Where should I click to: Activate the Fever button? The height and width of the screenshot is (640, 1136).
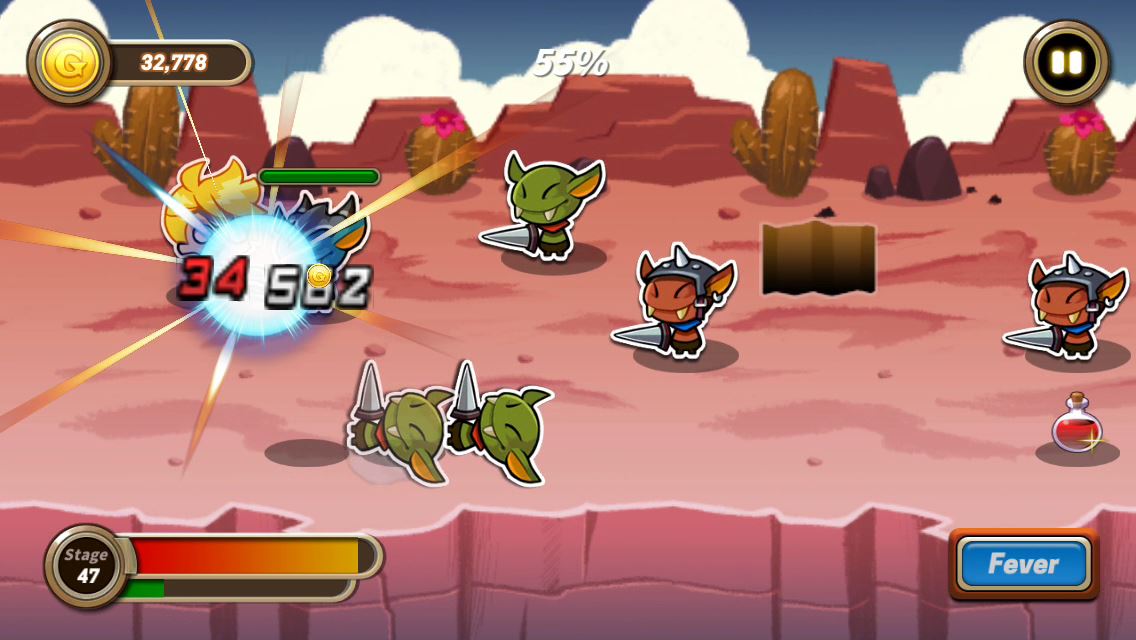click(x=1023, y=564)
